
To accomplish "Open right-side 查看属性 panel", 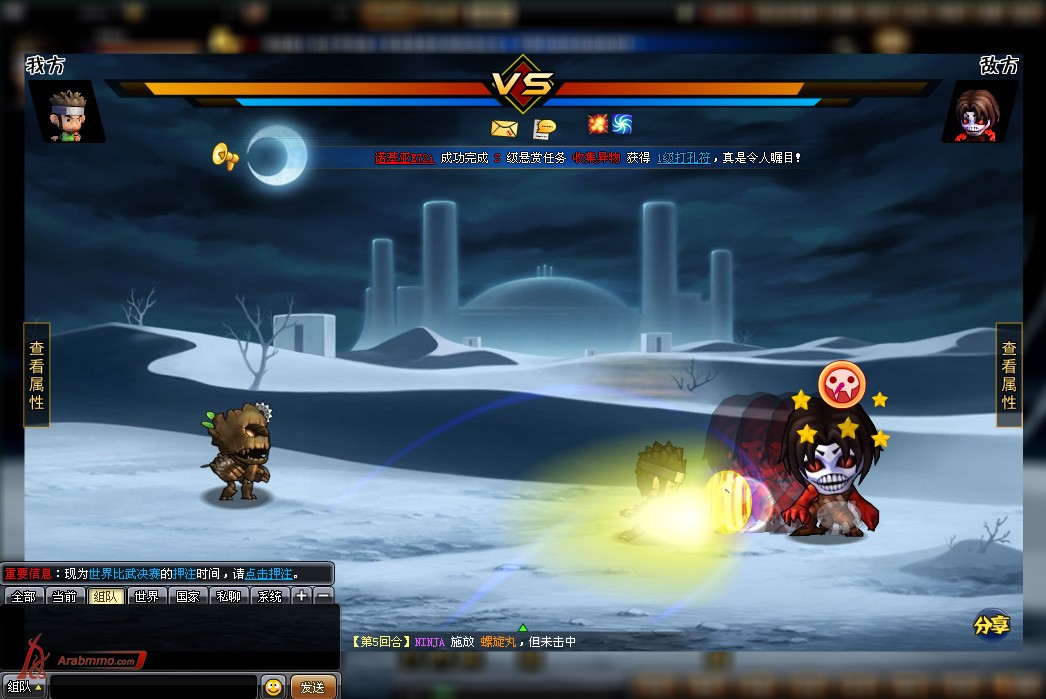I will click(x=1009, y=374).
